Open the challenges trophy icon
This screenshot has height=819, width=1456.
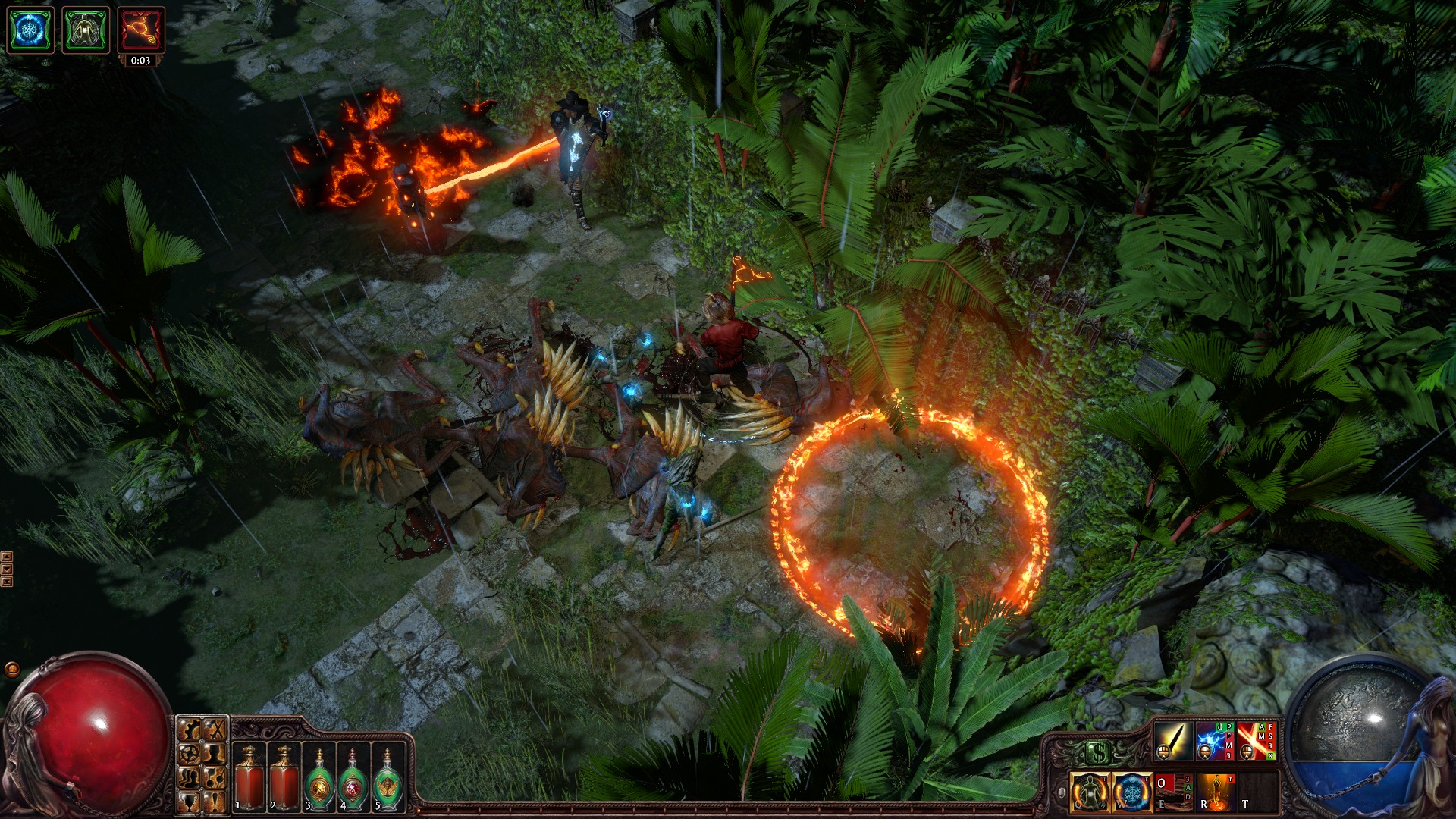tap(189, 802)
